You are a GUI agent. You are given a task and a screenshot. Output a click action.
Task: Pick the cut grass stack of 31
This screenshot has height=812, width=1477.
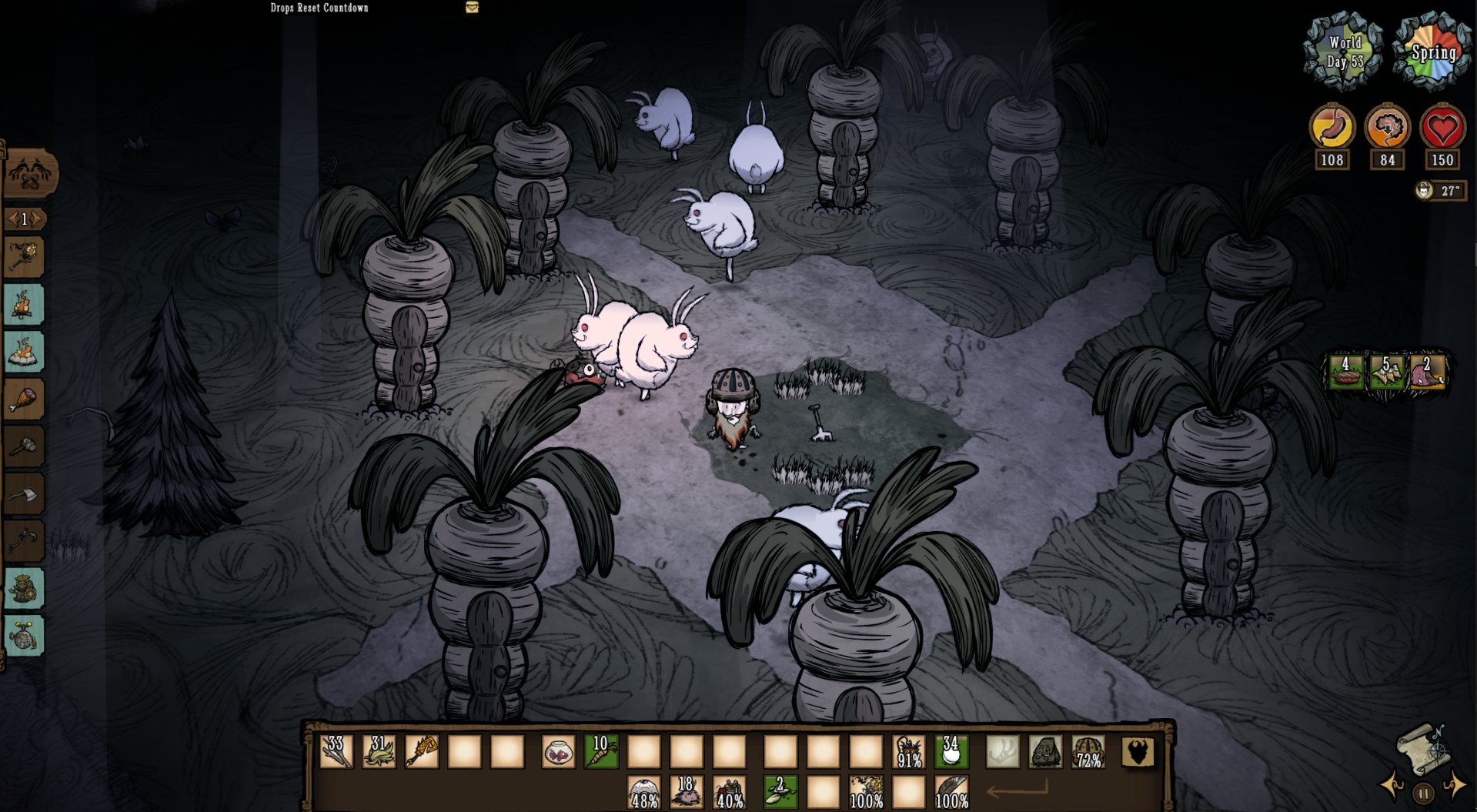click(x=379, y=752)
